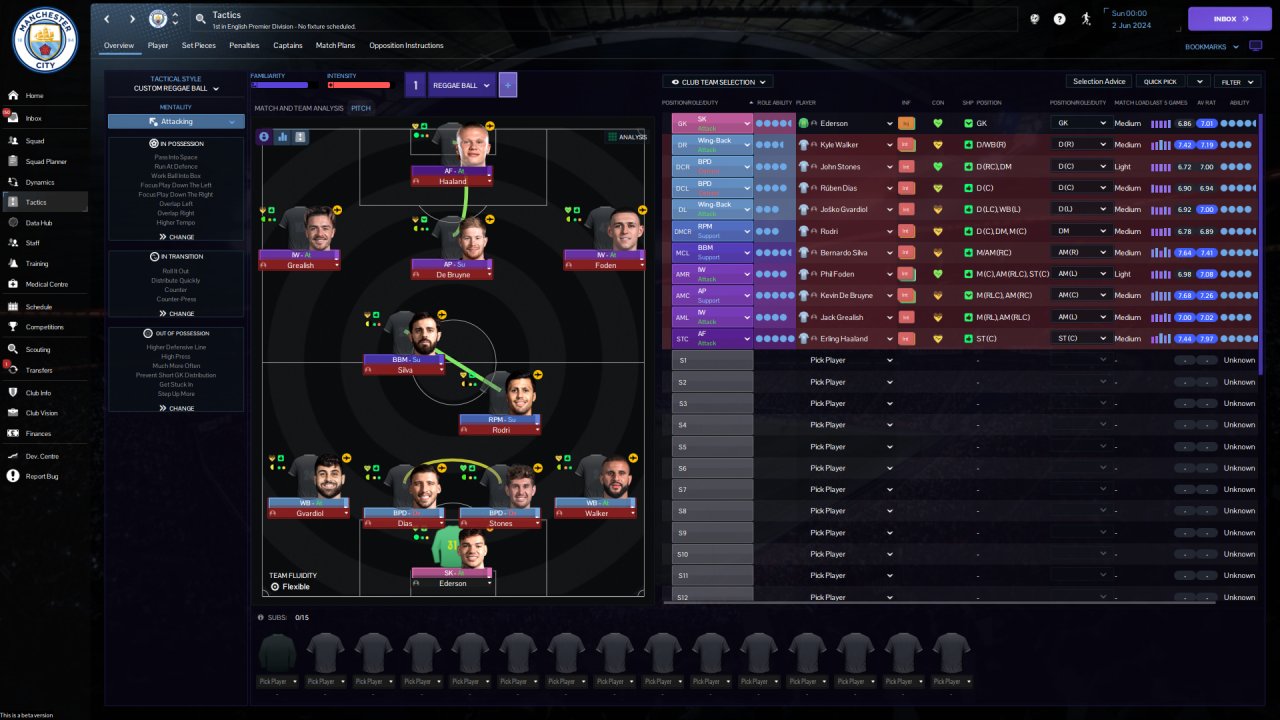Viewport: 1280px width, 720px height.
Task: Go to Squad in the sidebar
Action: (35, 141)
